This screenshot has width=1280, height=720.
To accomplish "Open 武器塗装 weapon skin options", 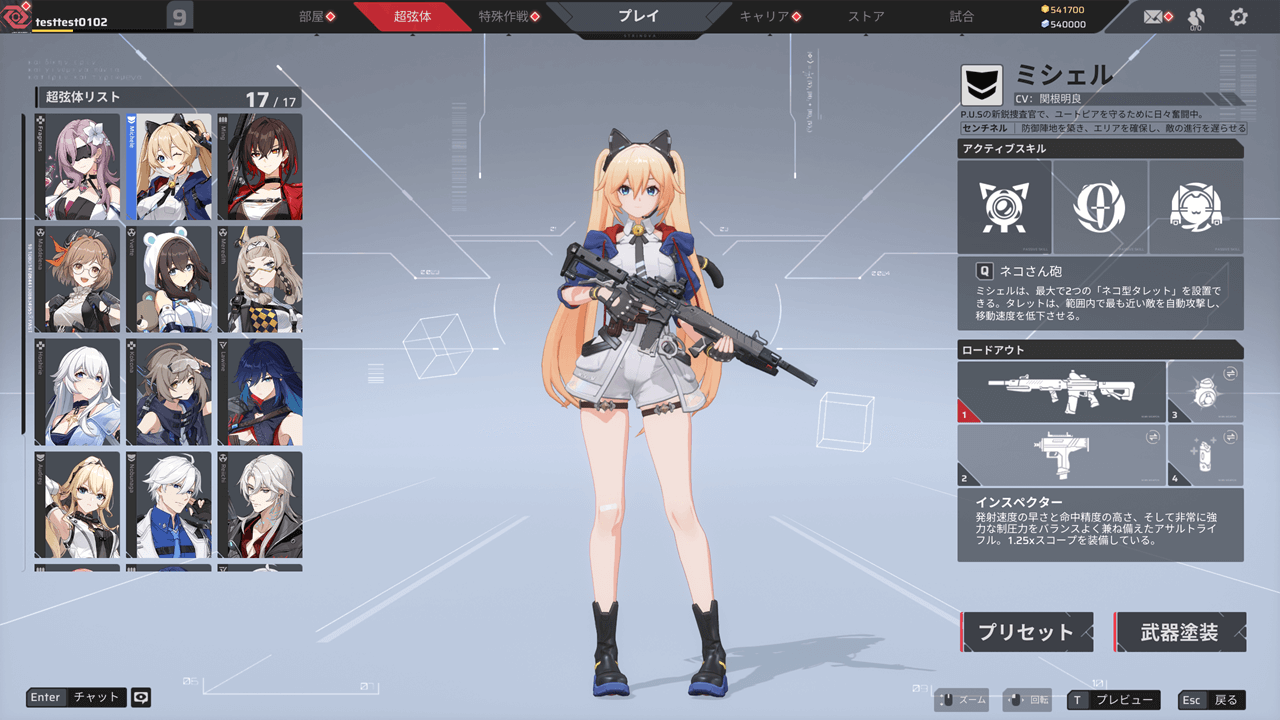I will point(1180,631).
